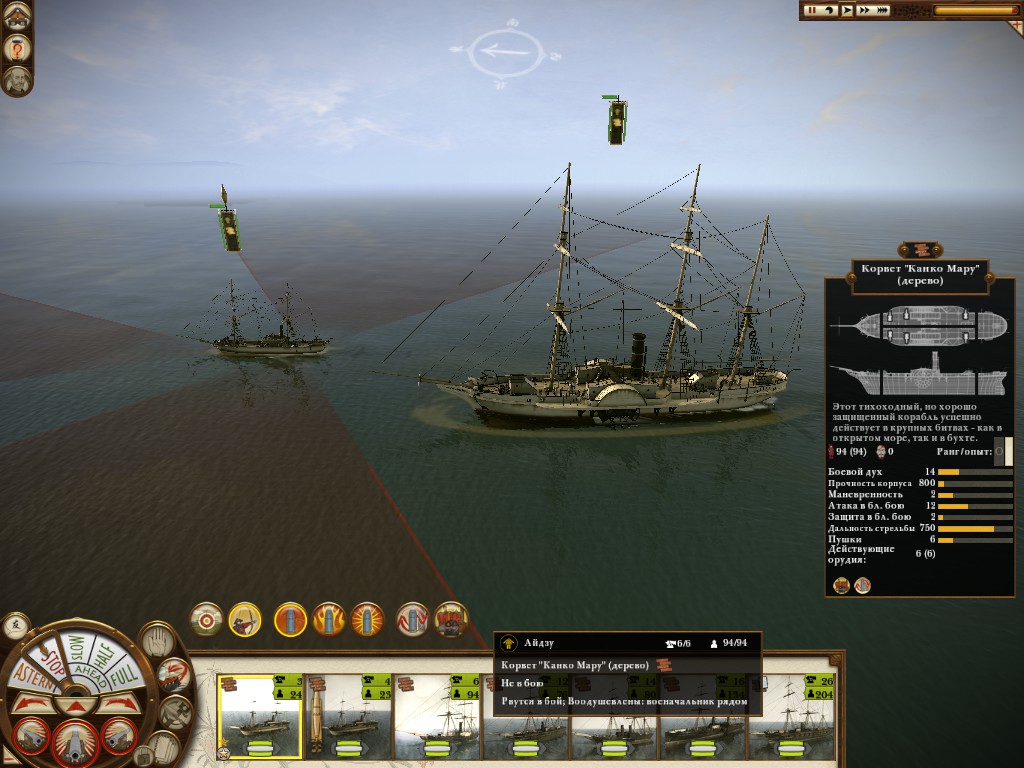Open the bearded advisor portrait
1024x768 pixels.
tap(17, 80)
